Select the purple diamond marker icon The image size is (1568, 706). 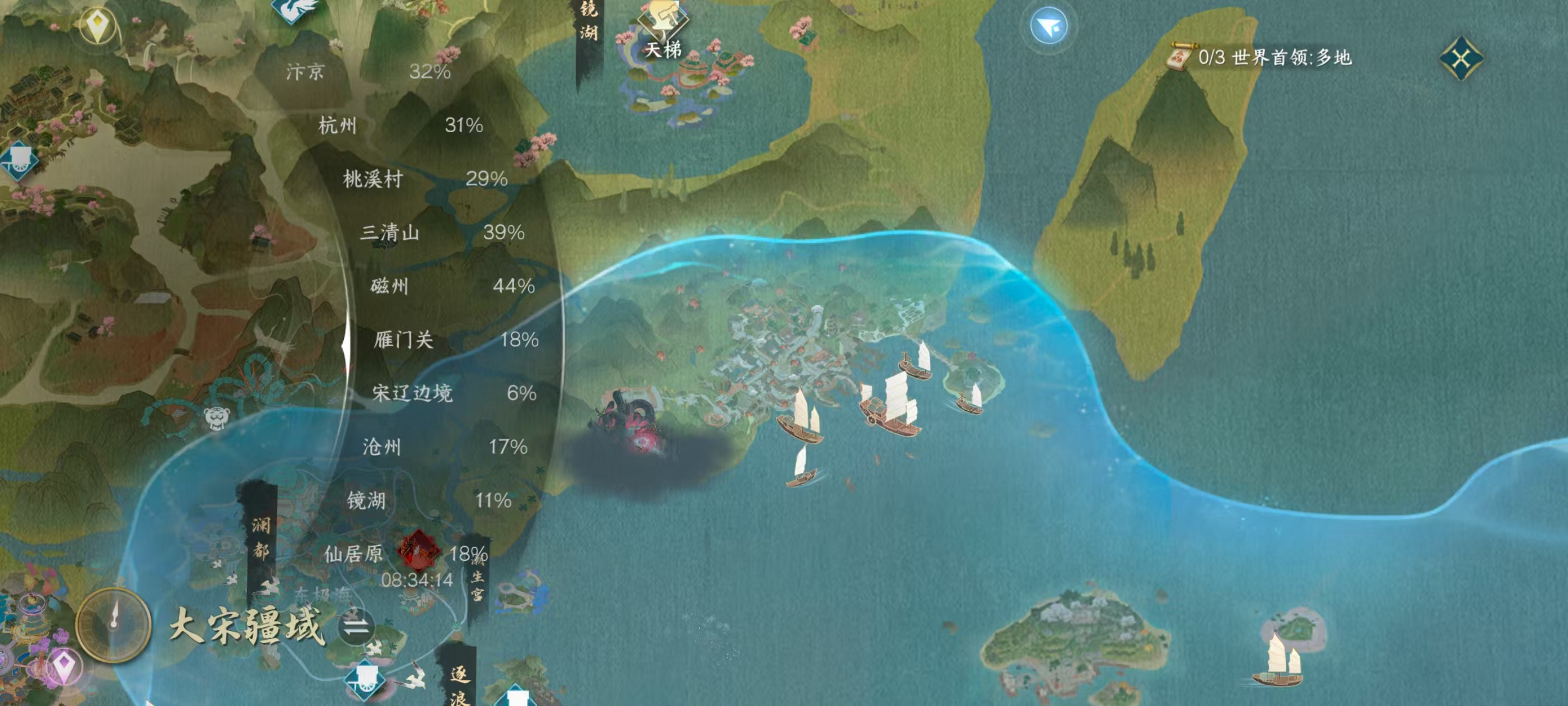64,665
